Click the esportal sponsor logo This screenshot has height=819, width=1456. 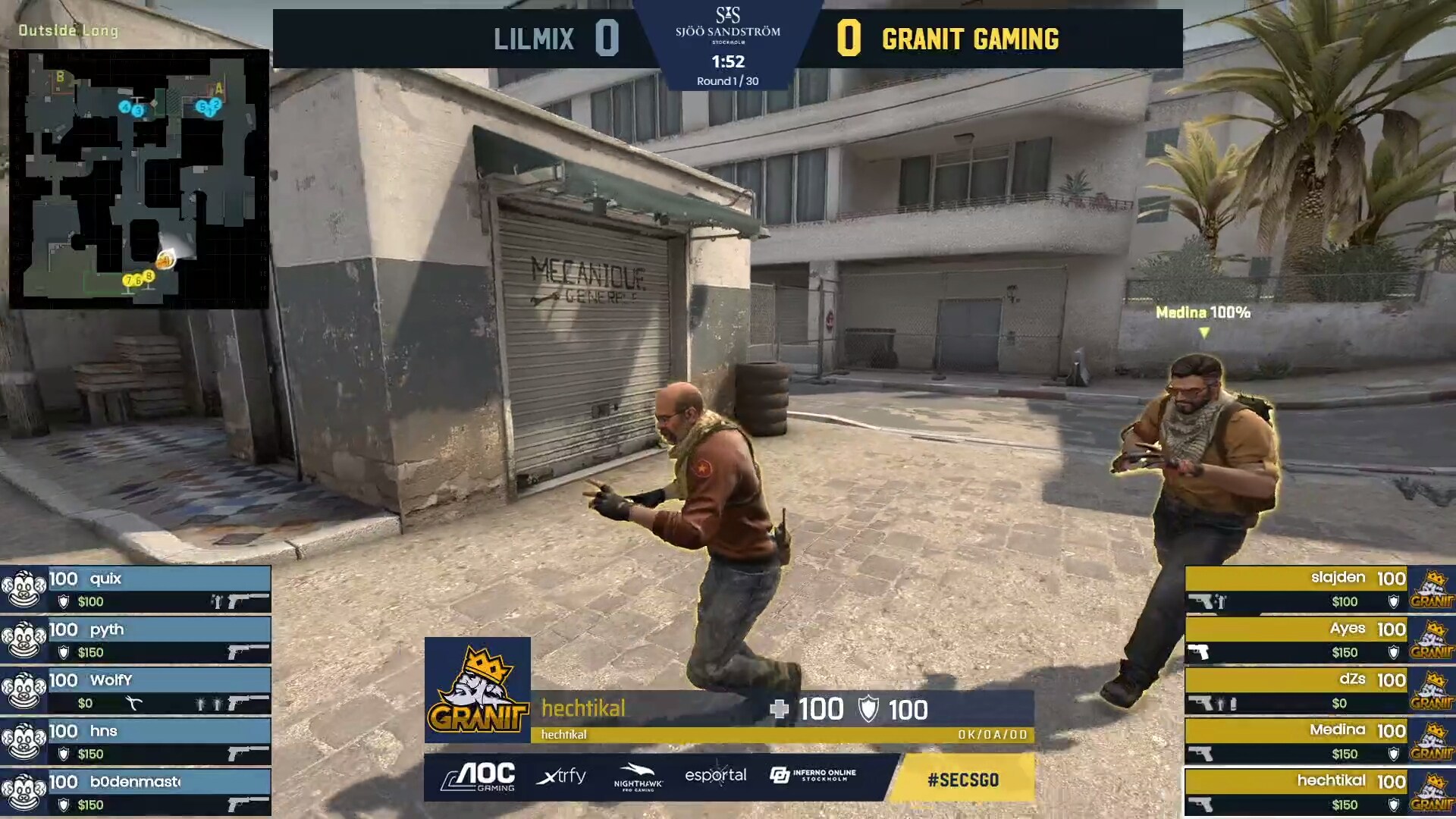pos(717,776)
